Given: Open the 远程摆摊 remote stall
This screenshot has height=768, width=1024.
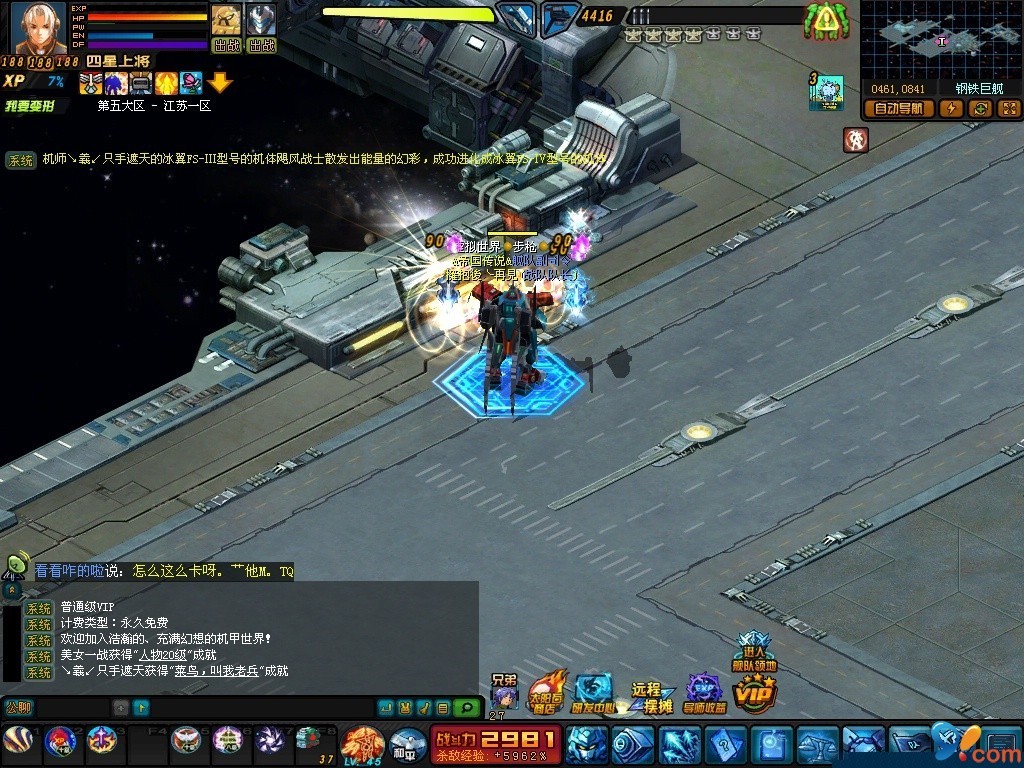Looking at the screenshot, I should tap(650, 696).
